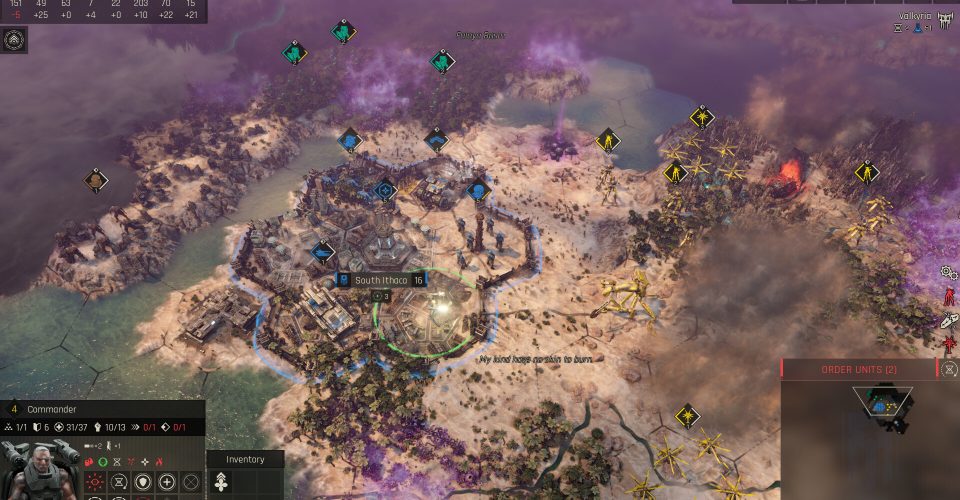Select the South Ithaca city label
The width and height of the screenshot is (960, 500).
(x=379, y=280)
